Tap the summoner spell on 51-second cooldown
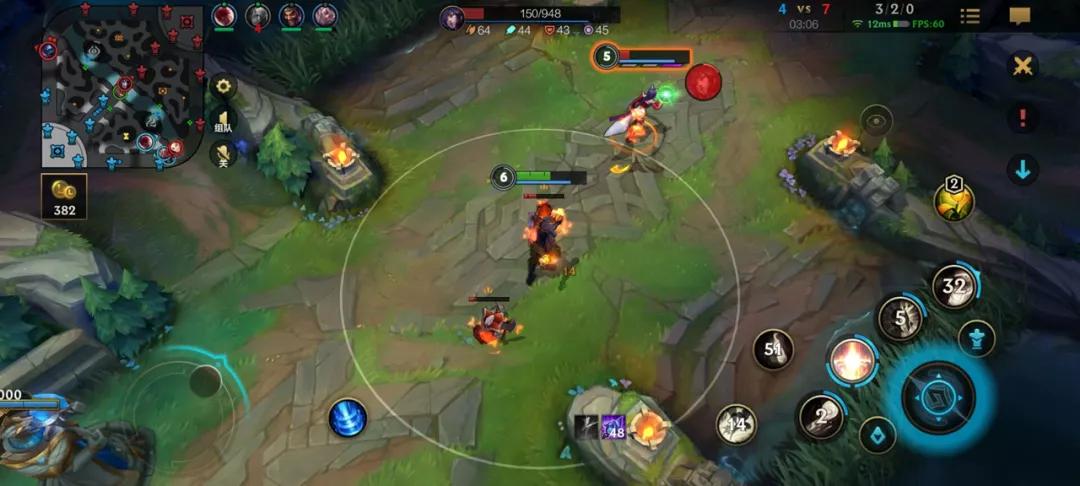This screenshot has height=486, width=1080. [773, 350]
